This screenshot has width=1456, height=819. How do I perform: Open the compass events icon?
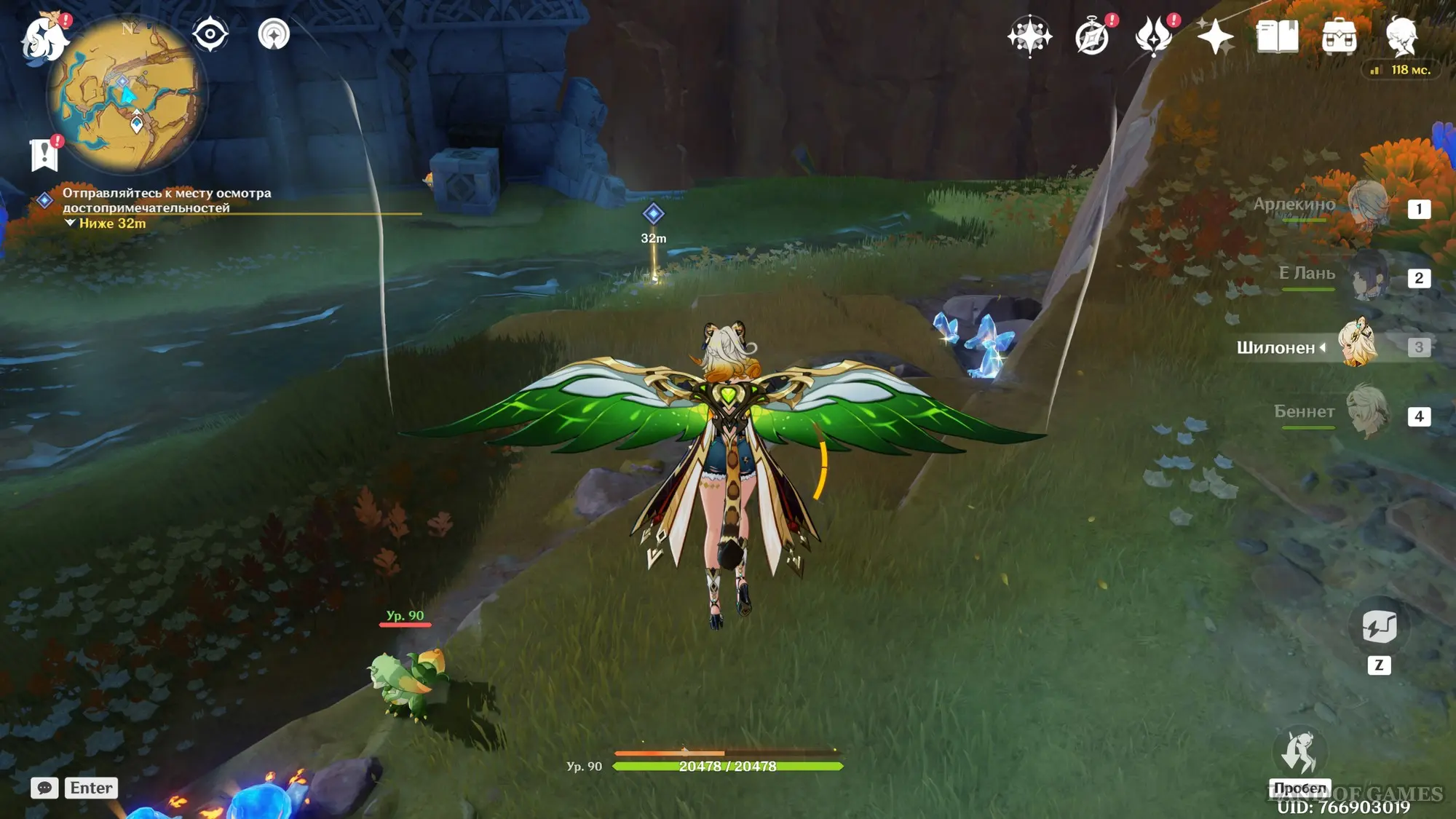click(x=1092, y=36)
